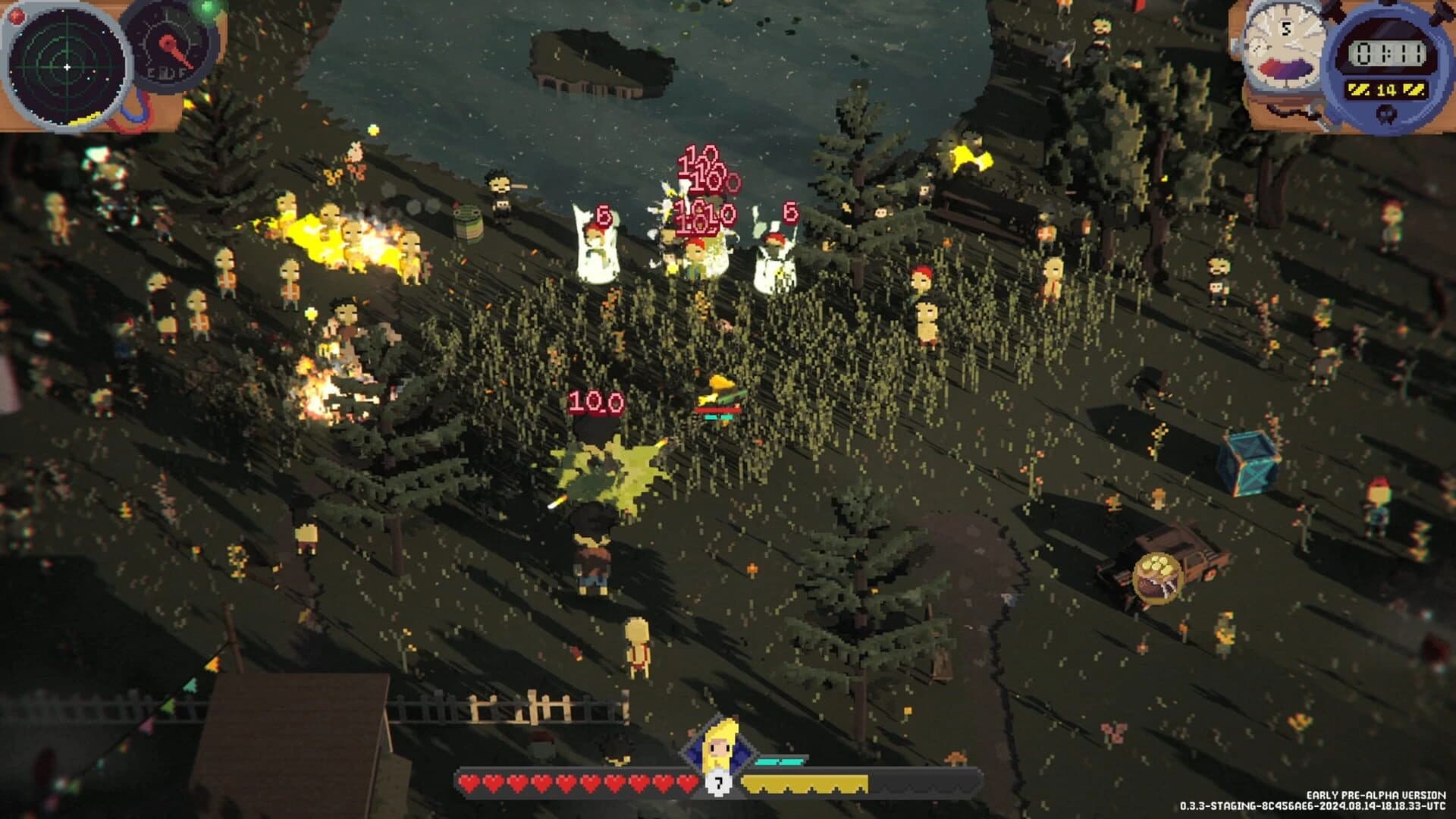
Task: Click the yellow arc segment on the radar rim
Action: [84, 119]
